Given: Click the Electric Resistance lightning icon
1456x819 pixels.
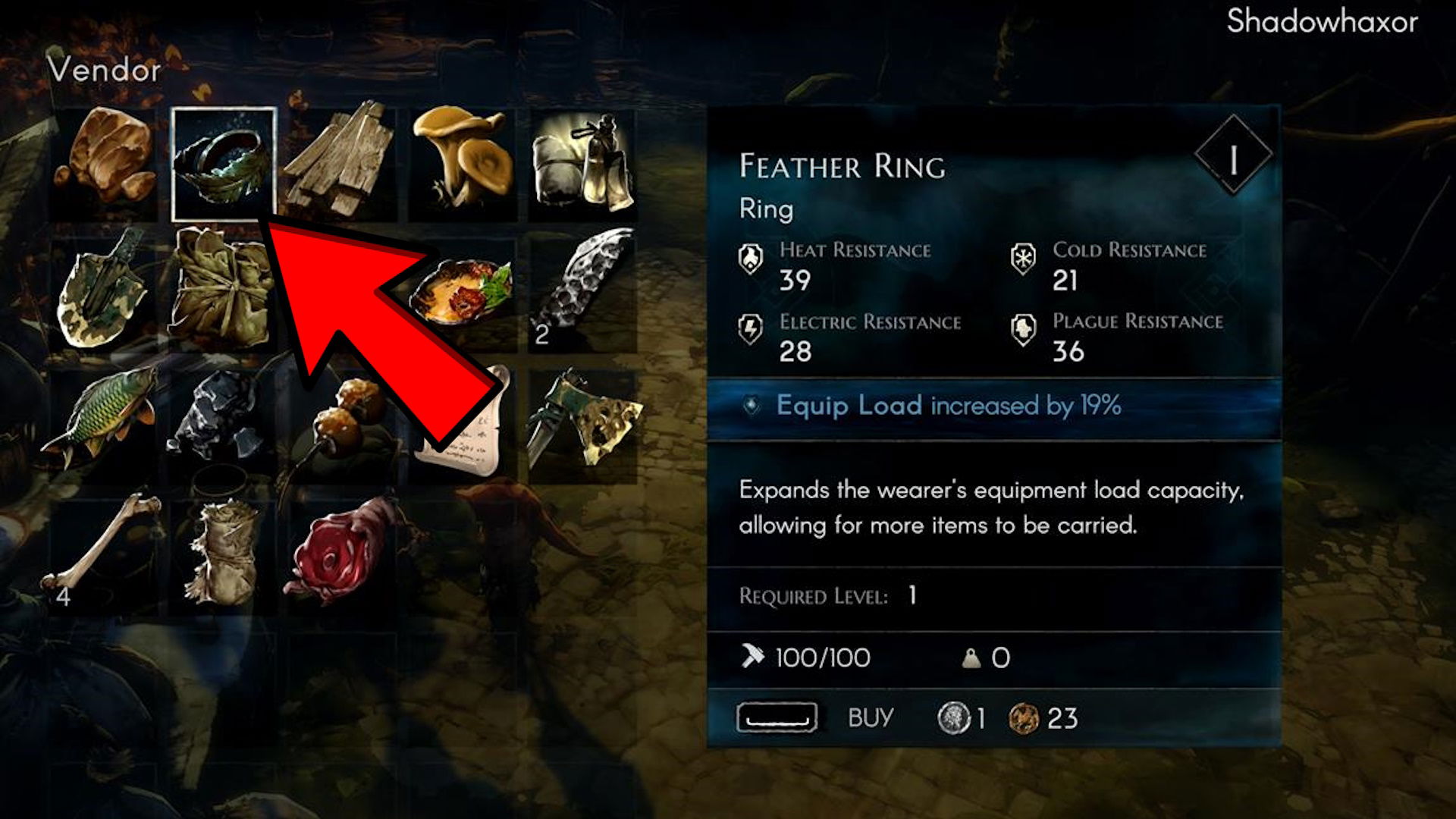Looking at the screenshot, I should [x=751, y=329].
